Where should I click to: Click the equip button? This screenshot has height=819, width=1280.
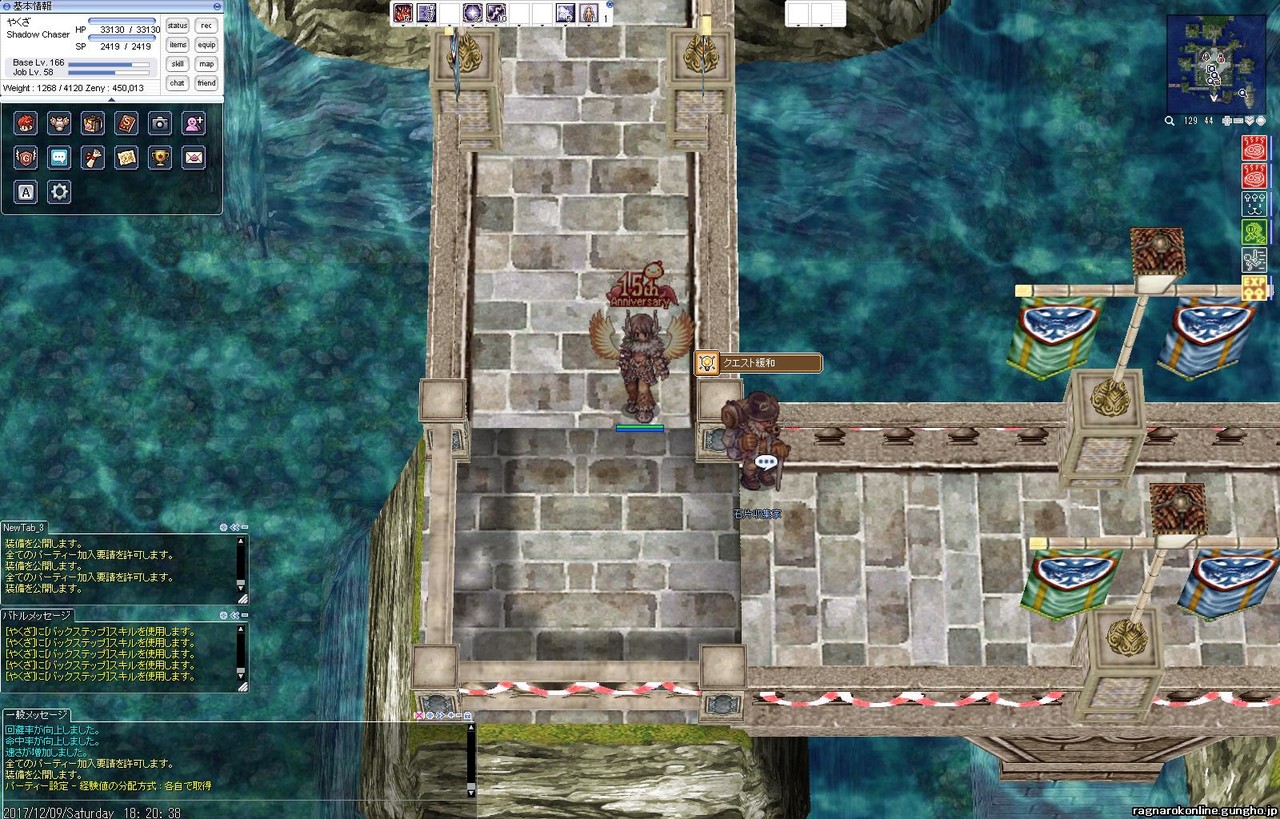[206, 45]
